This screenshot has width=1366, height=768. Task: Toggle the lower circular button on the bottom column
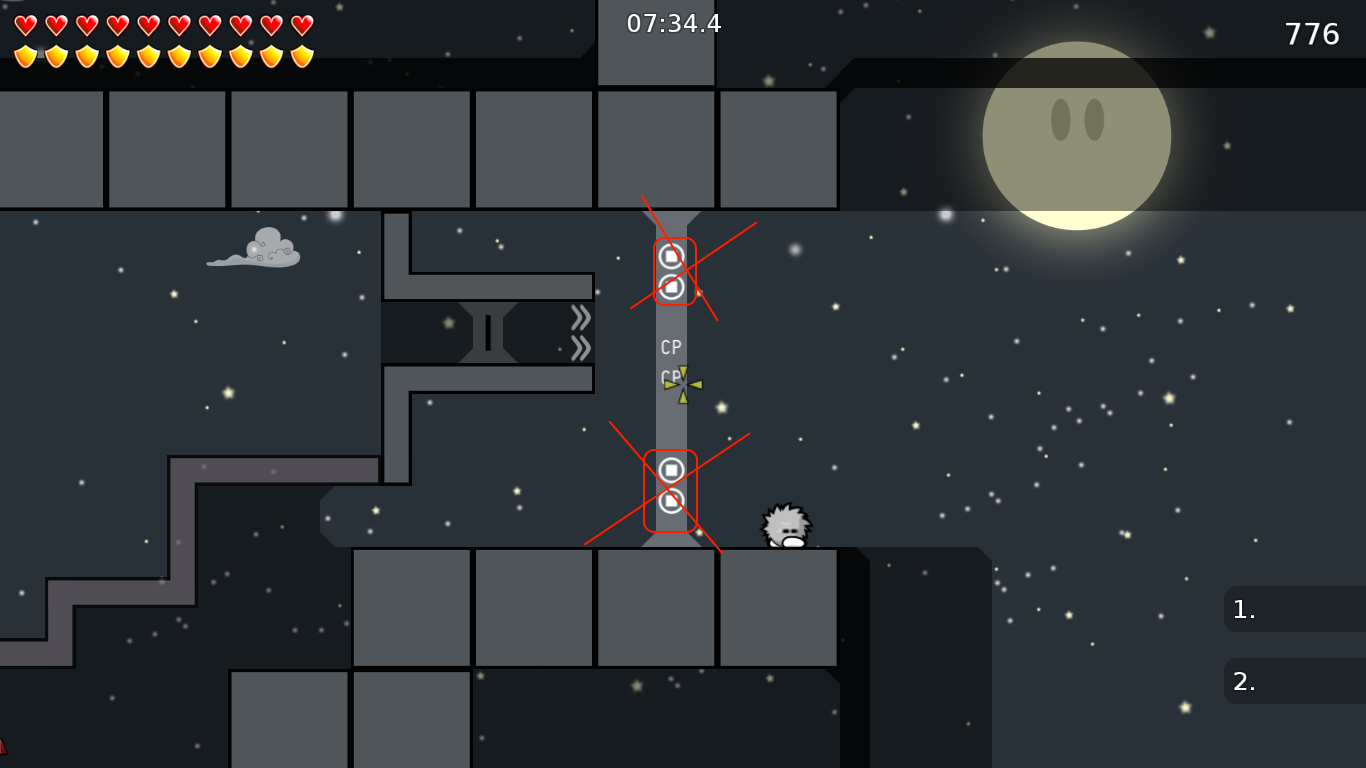click(x=672, y=502)
